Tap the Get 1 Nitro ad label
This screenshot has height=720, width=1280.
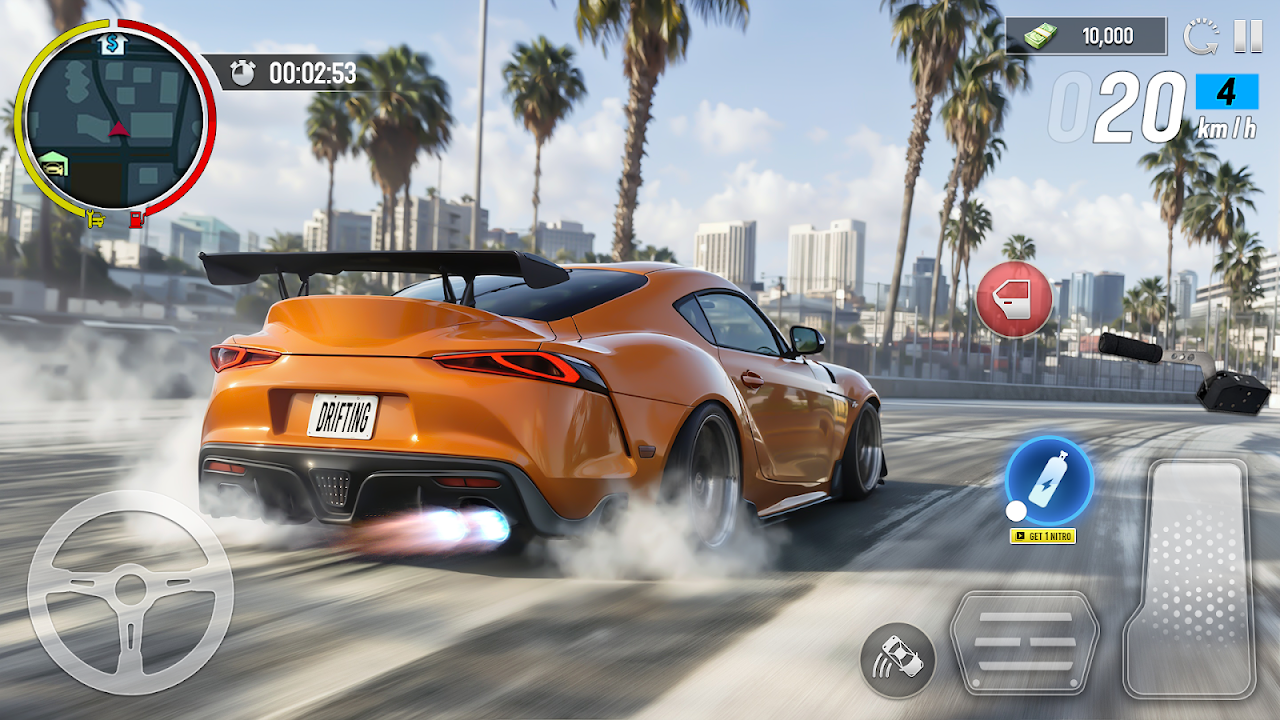tap(1043, 536)
